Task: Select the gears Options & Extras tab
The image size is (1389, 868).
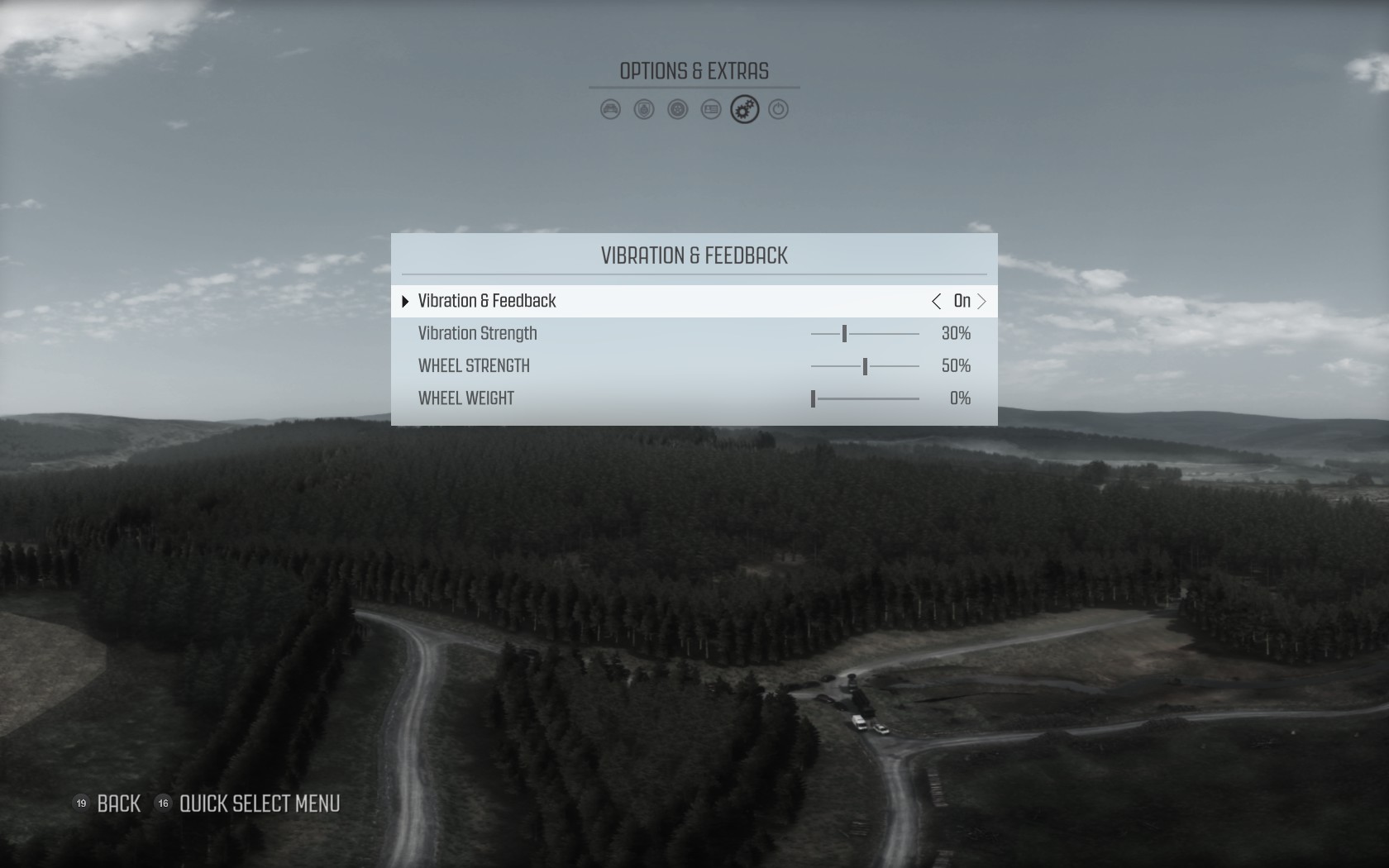Action: 745,109
